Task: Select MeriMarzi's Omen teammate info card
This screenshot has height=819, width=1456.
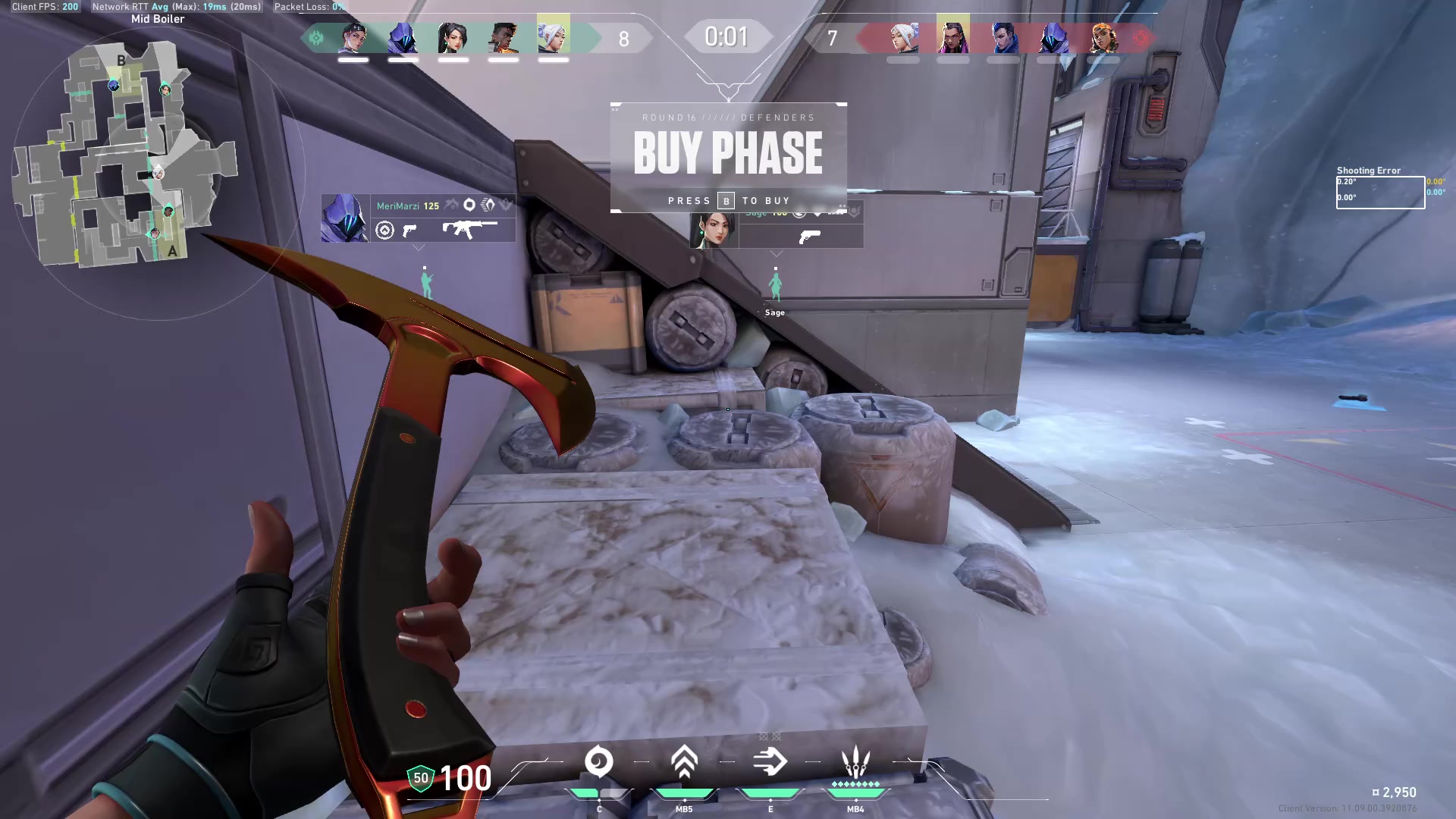Action: click(418, 218)
